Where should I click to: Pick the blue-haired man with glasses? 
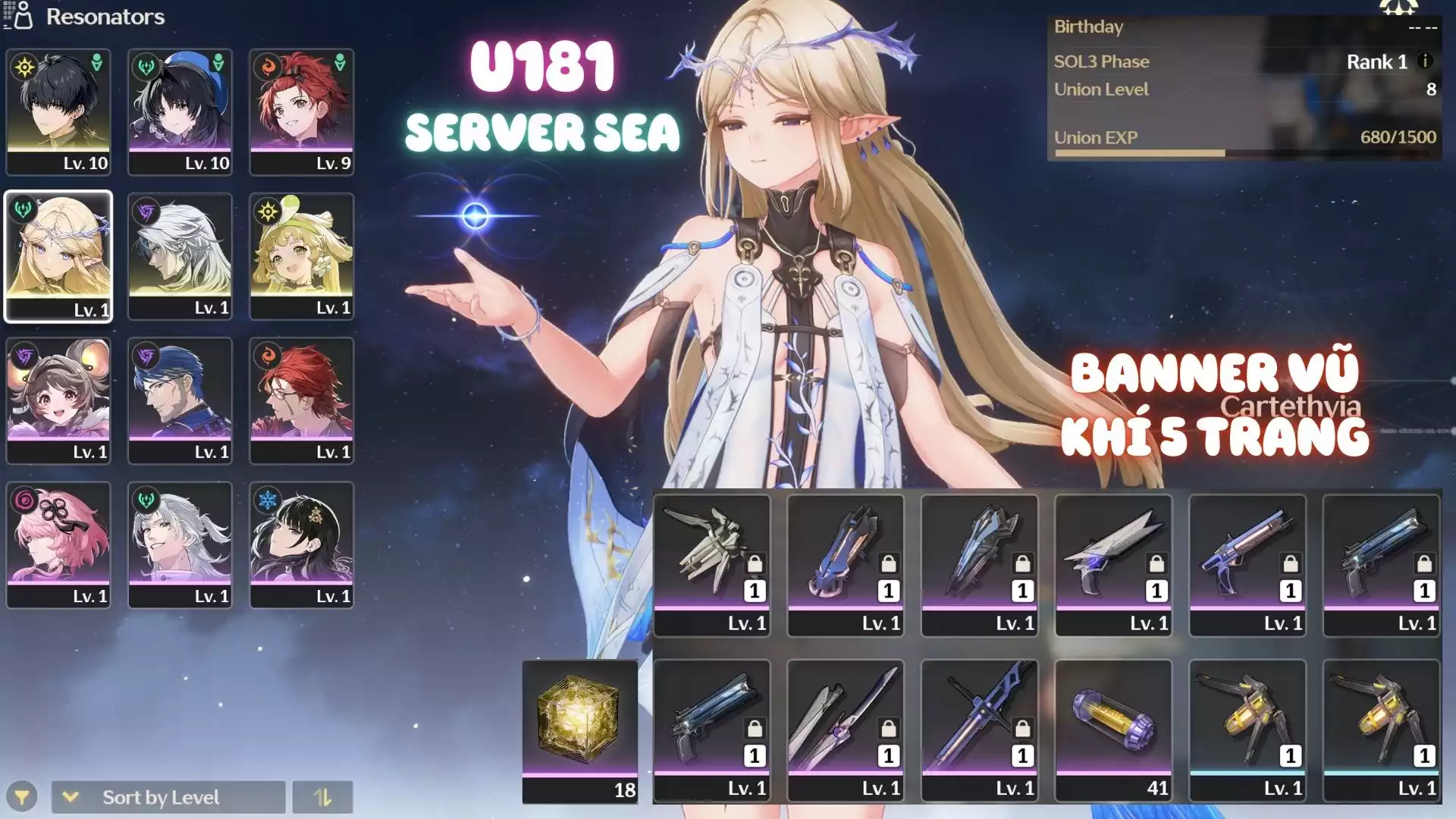[x=180, y=400]
